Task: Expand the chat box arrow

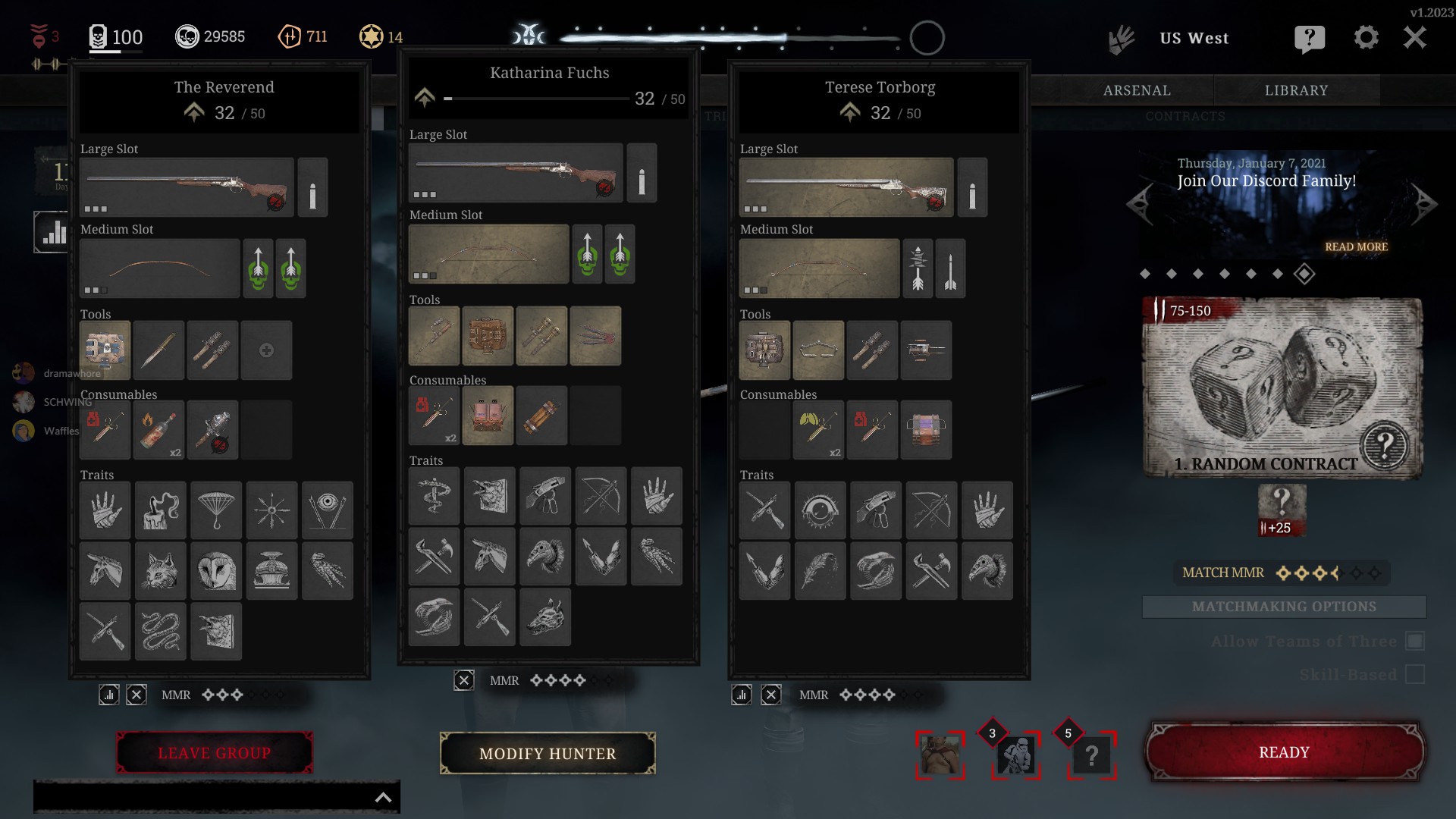Action: point(384,797)
